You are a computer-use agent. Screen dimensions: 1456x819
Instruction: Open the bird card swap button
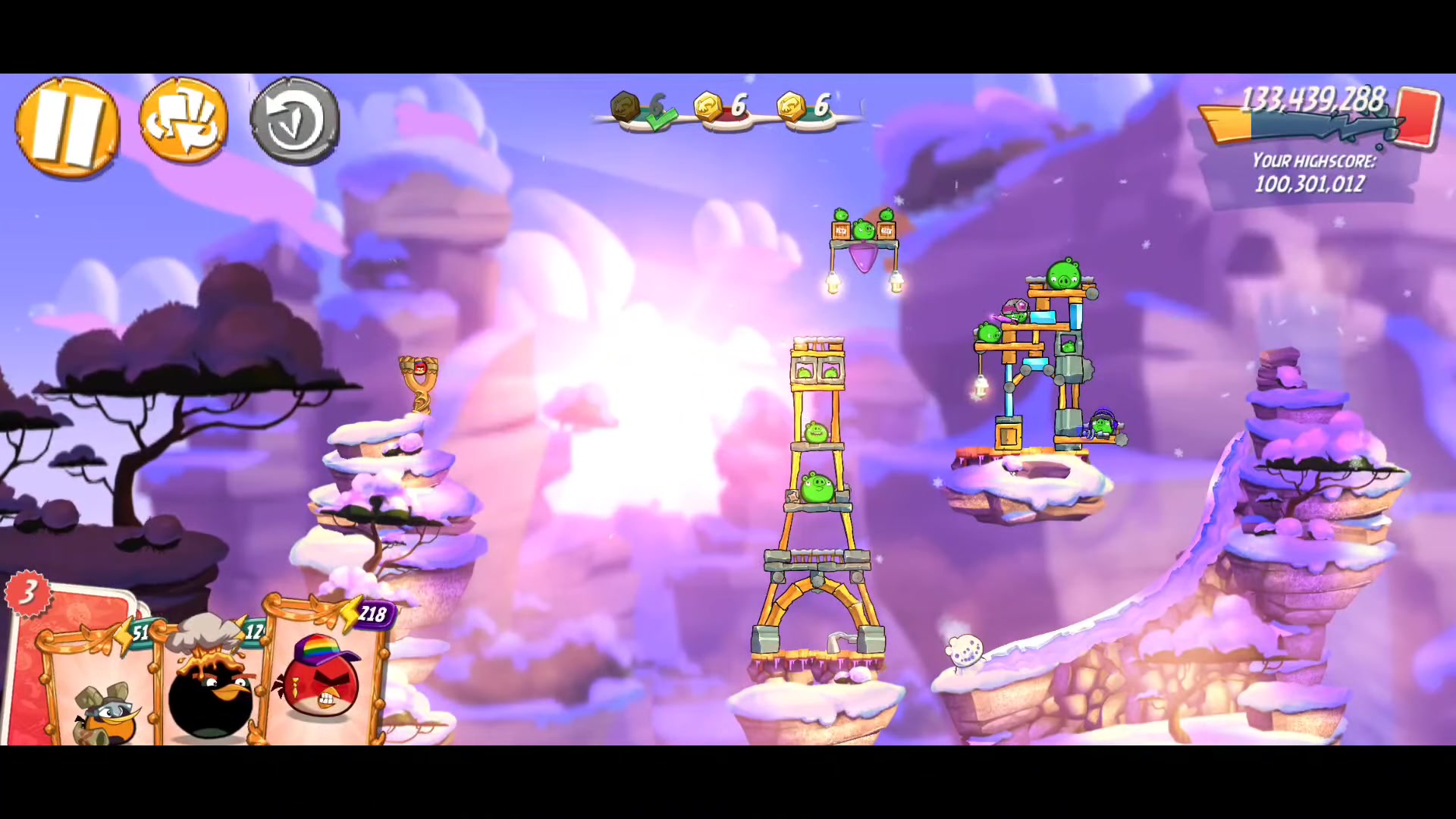[184, 121]
